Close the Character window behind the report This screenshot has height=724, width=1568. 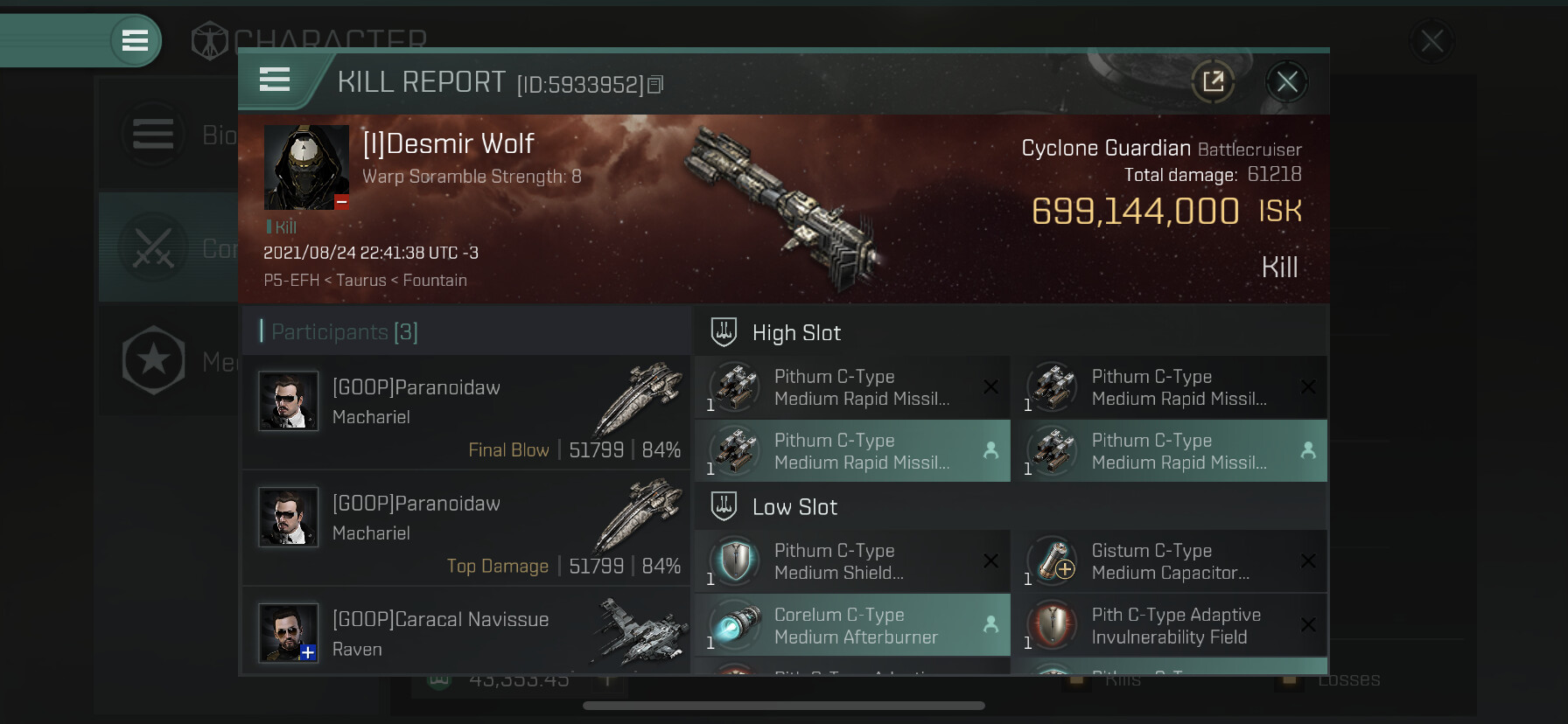[1431, 41]
